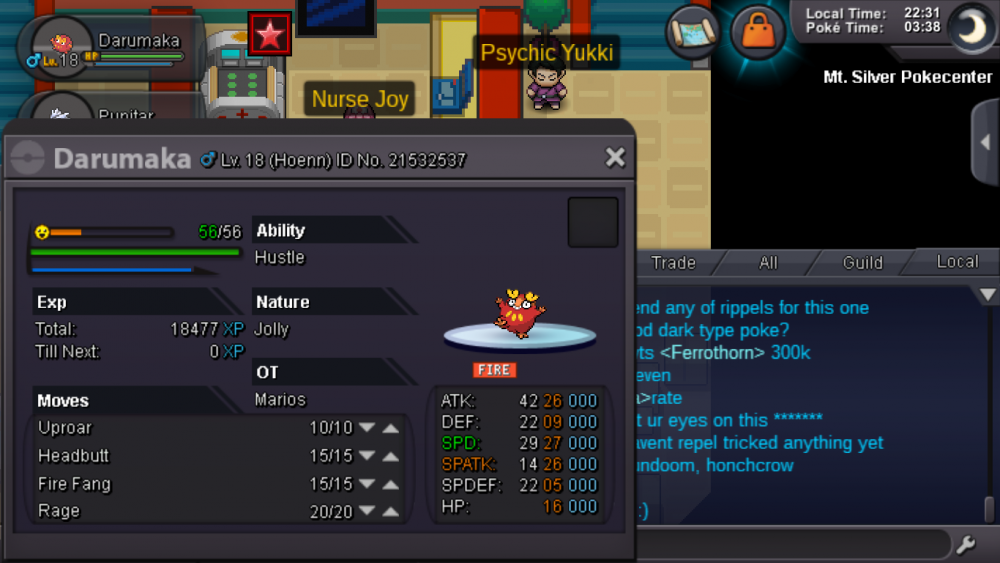The image size is (1000, 563).
Task: Move Rage up in the move list
Action: tap(391, 511)
